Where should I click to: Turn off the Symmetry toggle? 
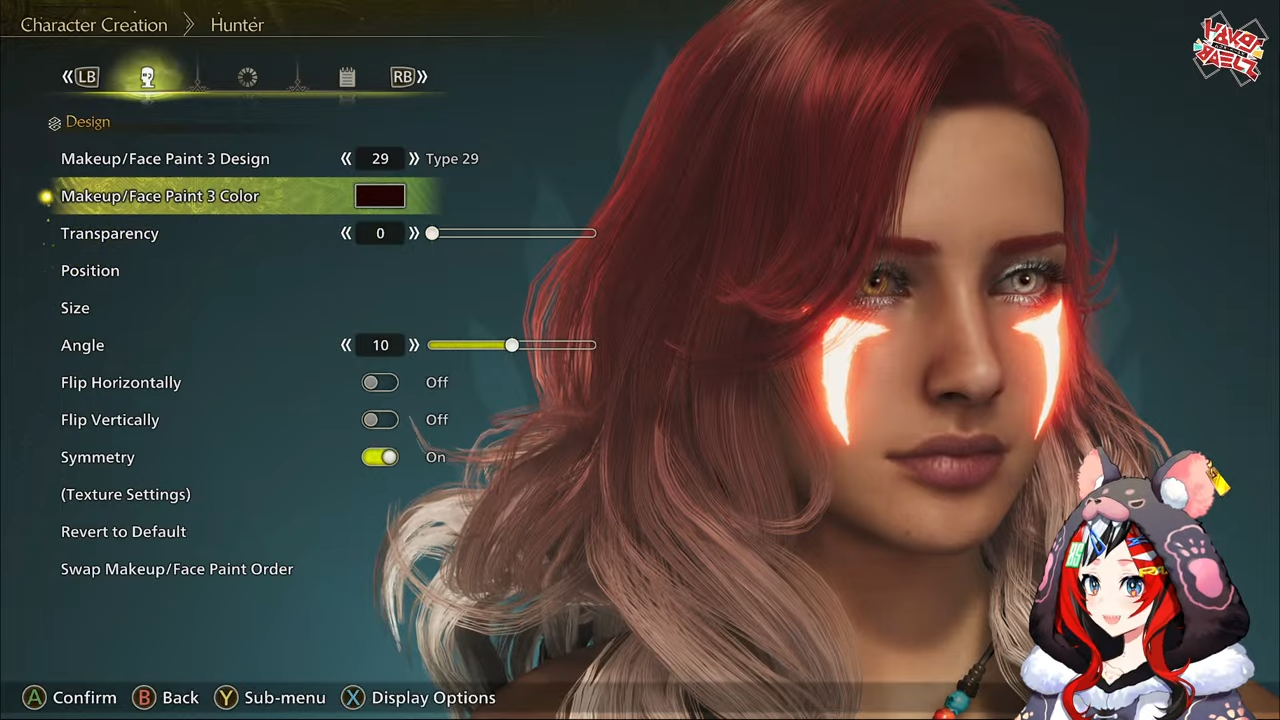click(380, 457)
